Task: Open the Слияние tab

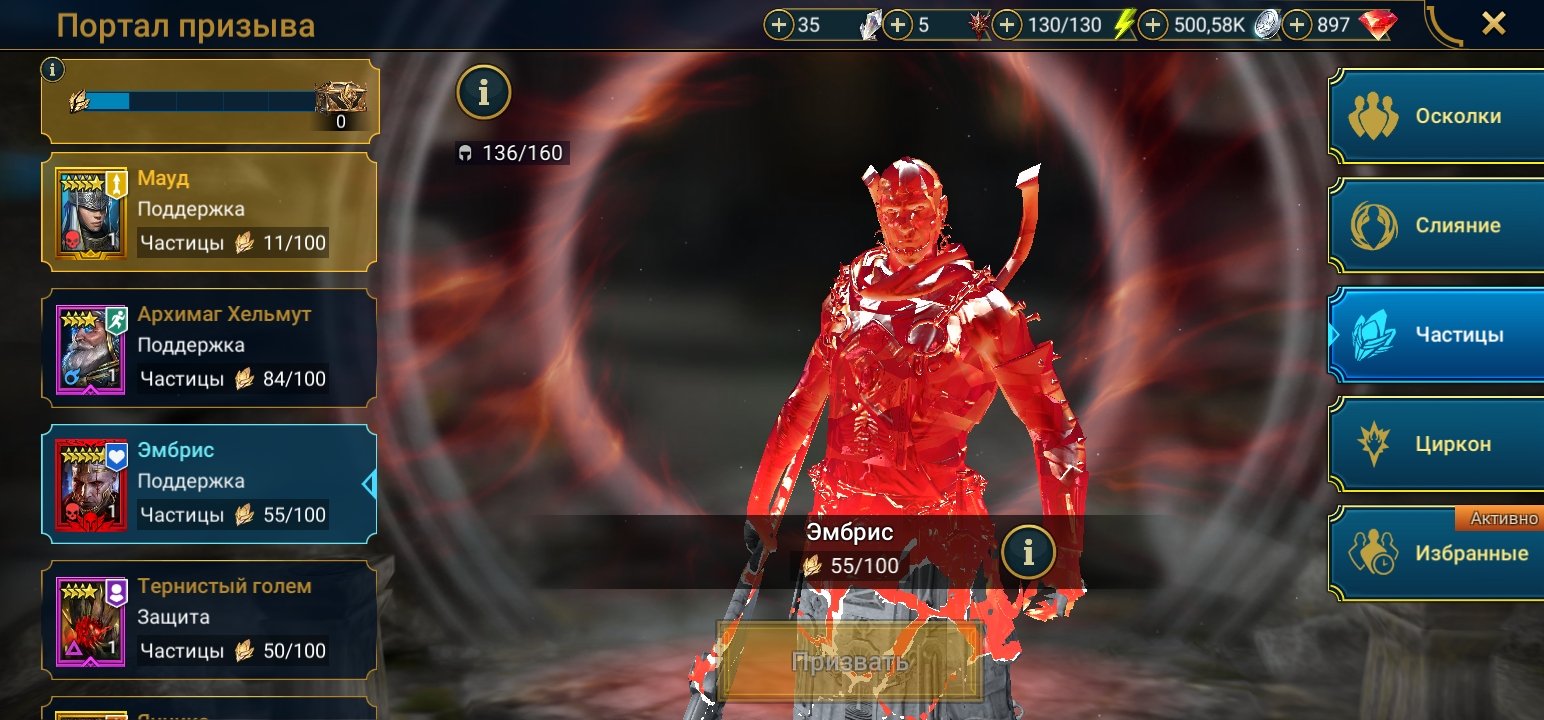Action: pos(1436,225)
